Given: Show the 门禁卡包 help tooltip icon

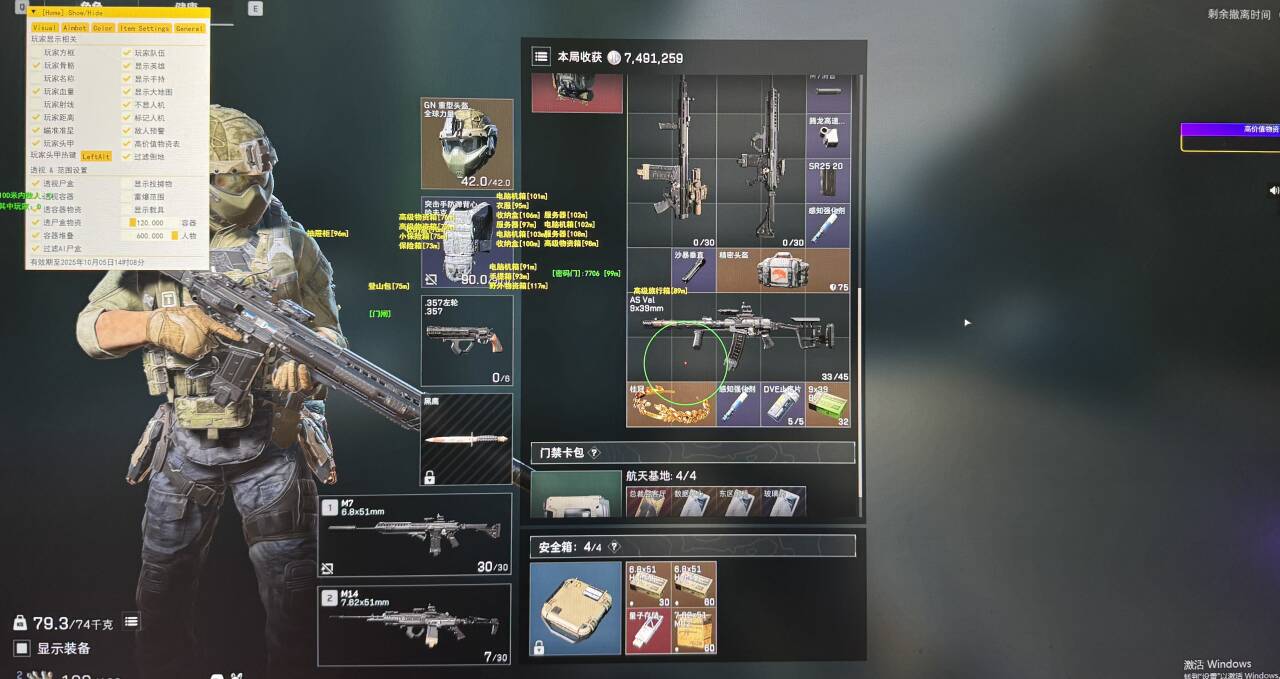Looking at the screenshot, I should [x=594, y=453].
